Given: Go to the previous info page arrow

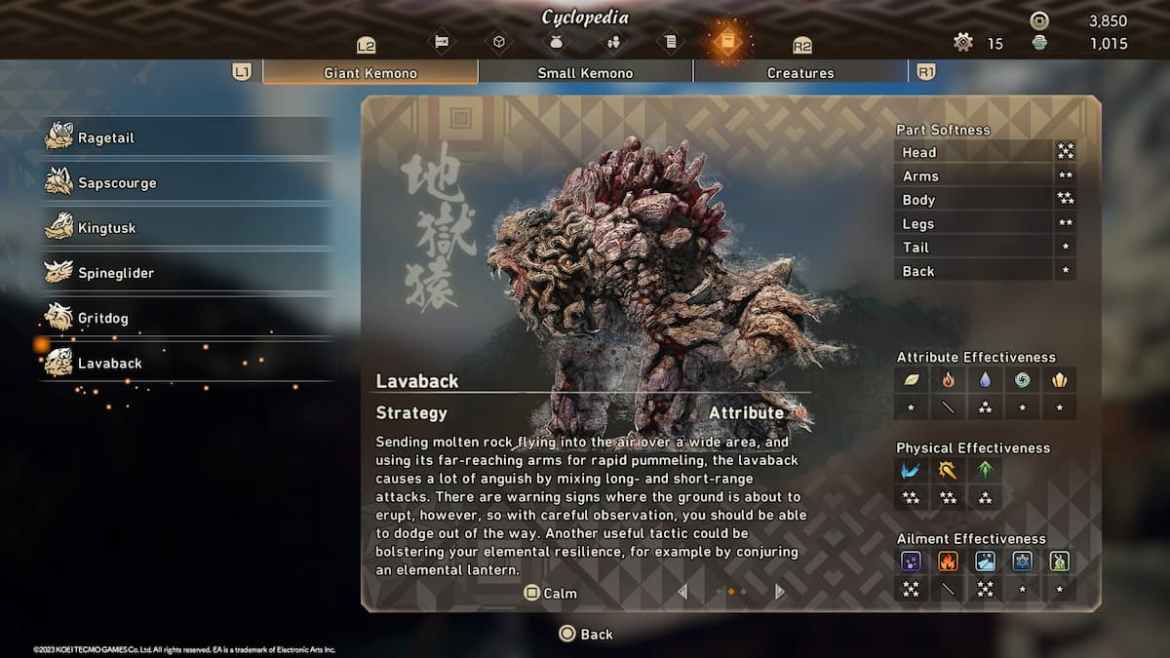Looking at the screenshot, I should tap(683, 592).
